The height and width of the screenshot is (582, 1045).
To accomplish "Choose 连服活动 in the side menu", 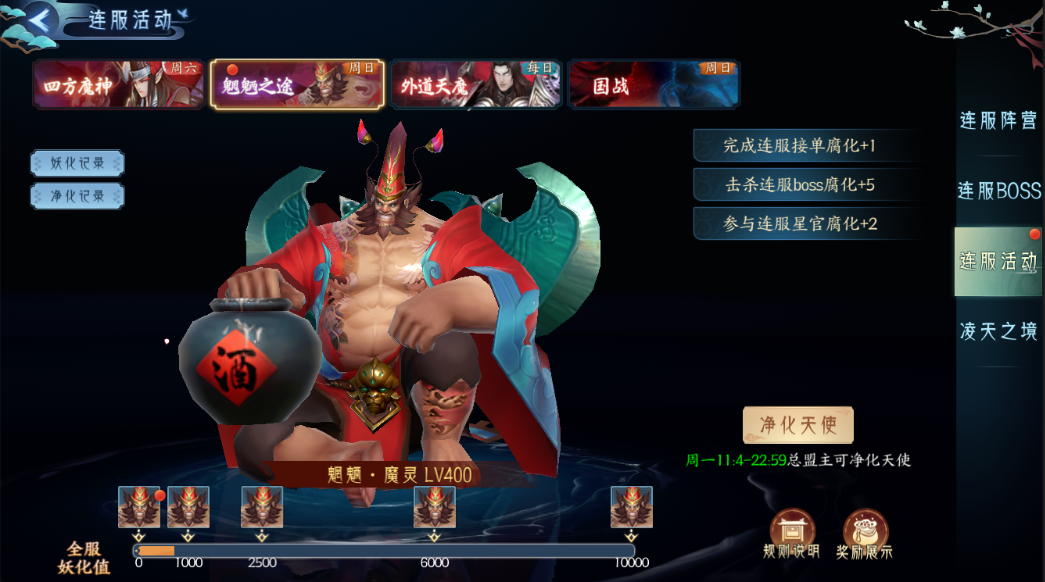I will (998, 261).
